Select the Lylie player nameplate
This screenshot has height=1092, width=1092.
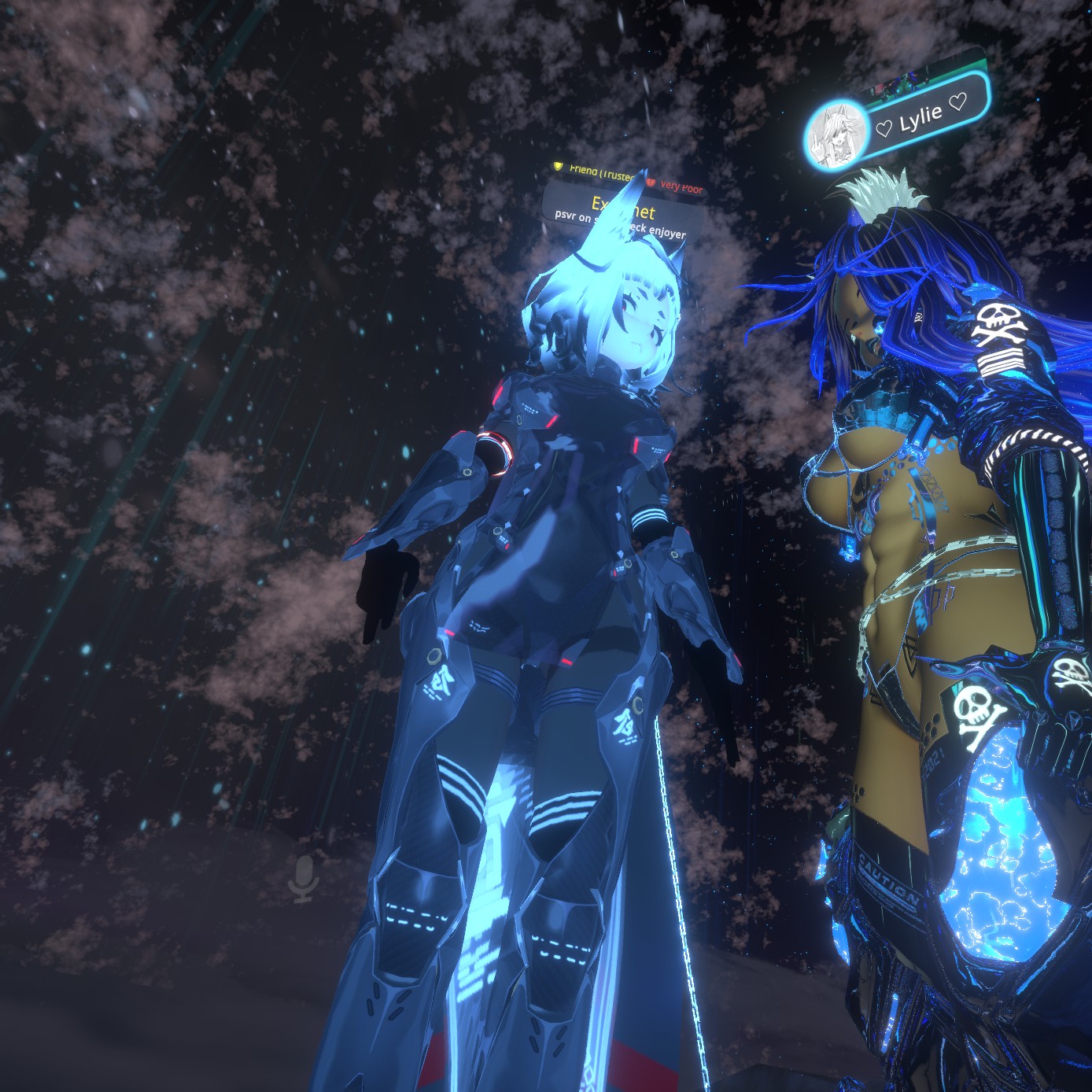(x=920, y=118)
